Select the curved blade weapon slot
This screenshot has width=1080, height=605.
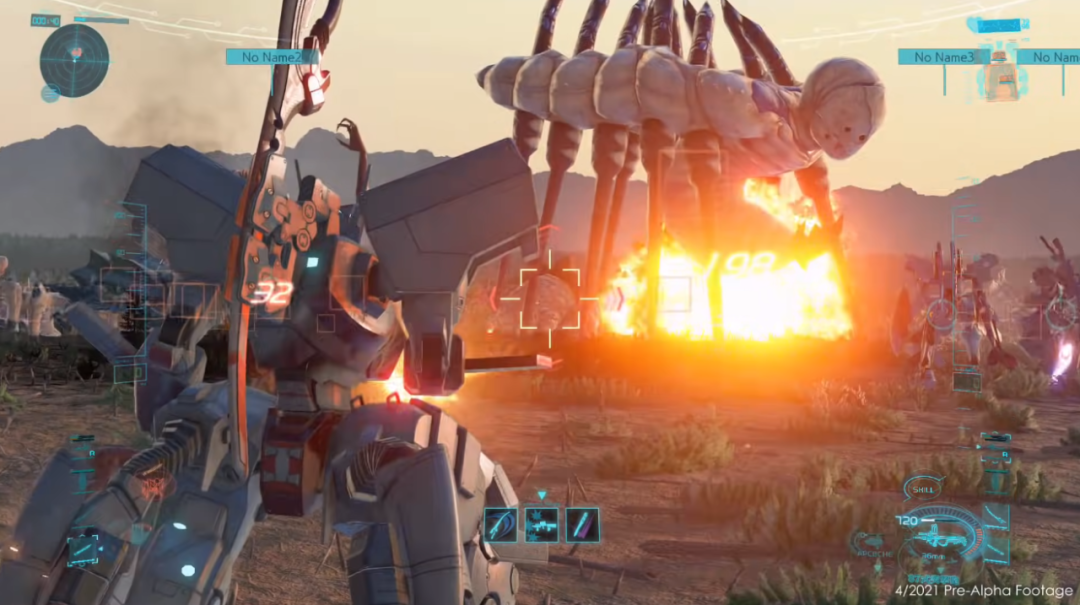tap(500, 524)
